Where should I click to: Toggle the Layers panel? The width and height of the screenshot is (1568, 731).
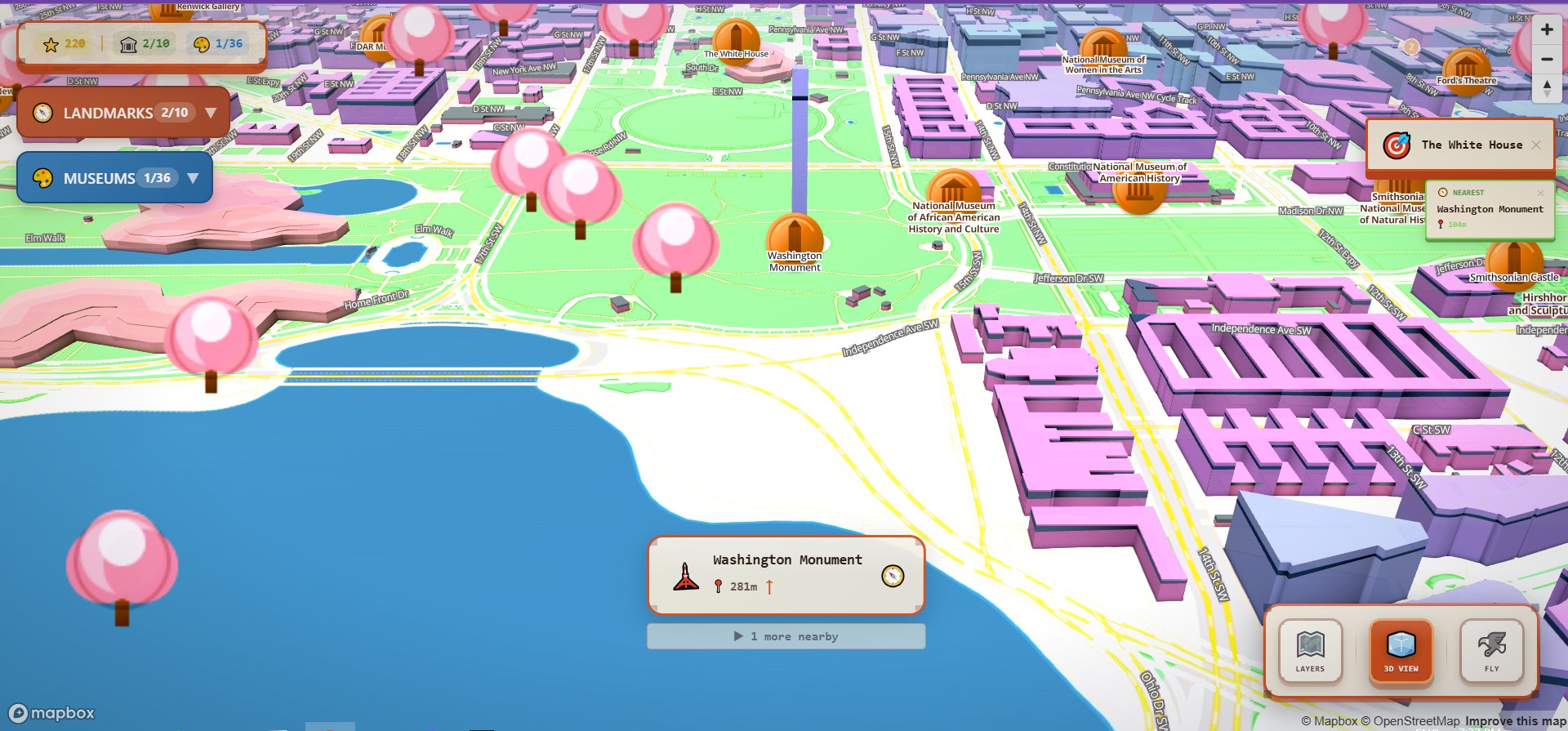point(1310,651)
